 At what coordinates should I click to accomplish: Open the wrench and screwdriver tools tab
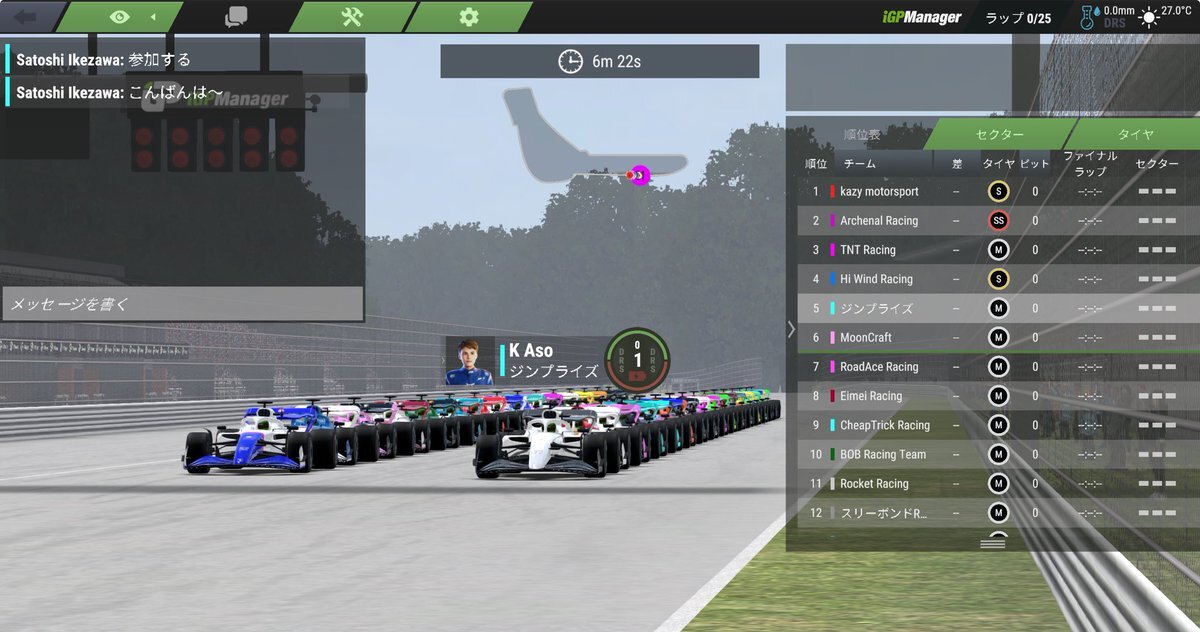[352, 17]
